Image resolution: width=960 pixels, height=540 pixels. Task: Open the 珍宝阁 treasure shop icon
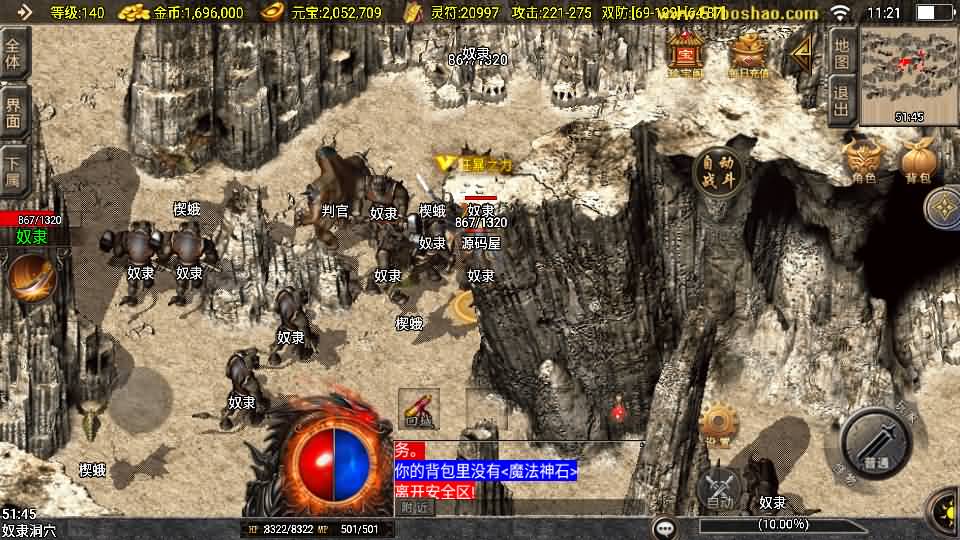point(686,53)
